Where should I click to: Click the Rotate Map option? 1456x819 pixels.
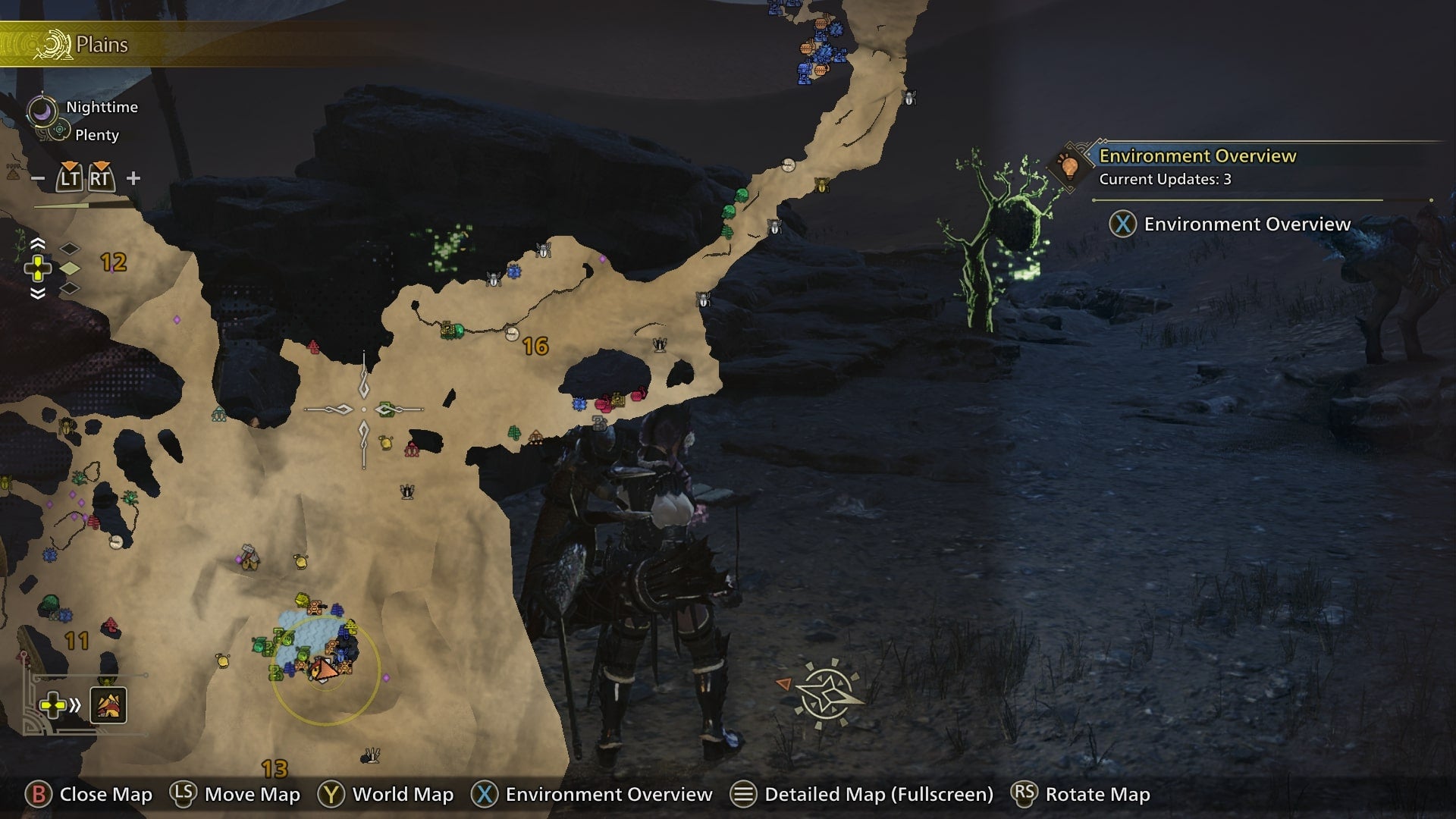[x=1081, y=794]
